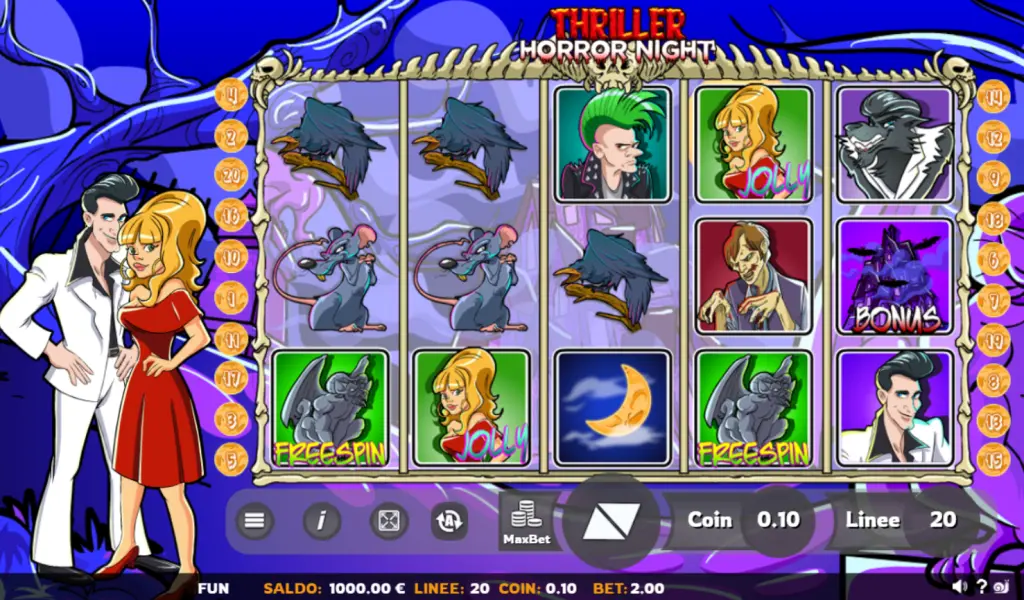Select payline 20 marker

coord(231,174)
